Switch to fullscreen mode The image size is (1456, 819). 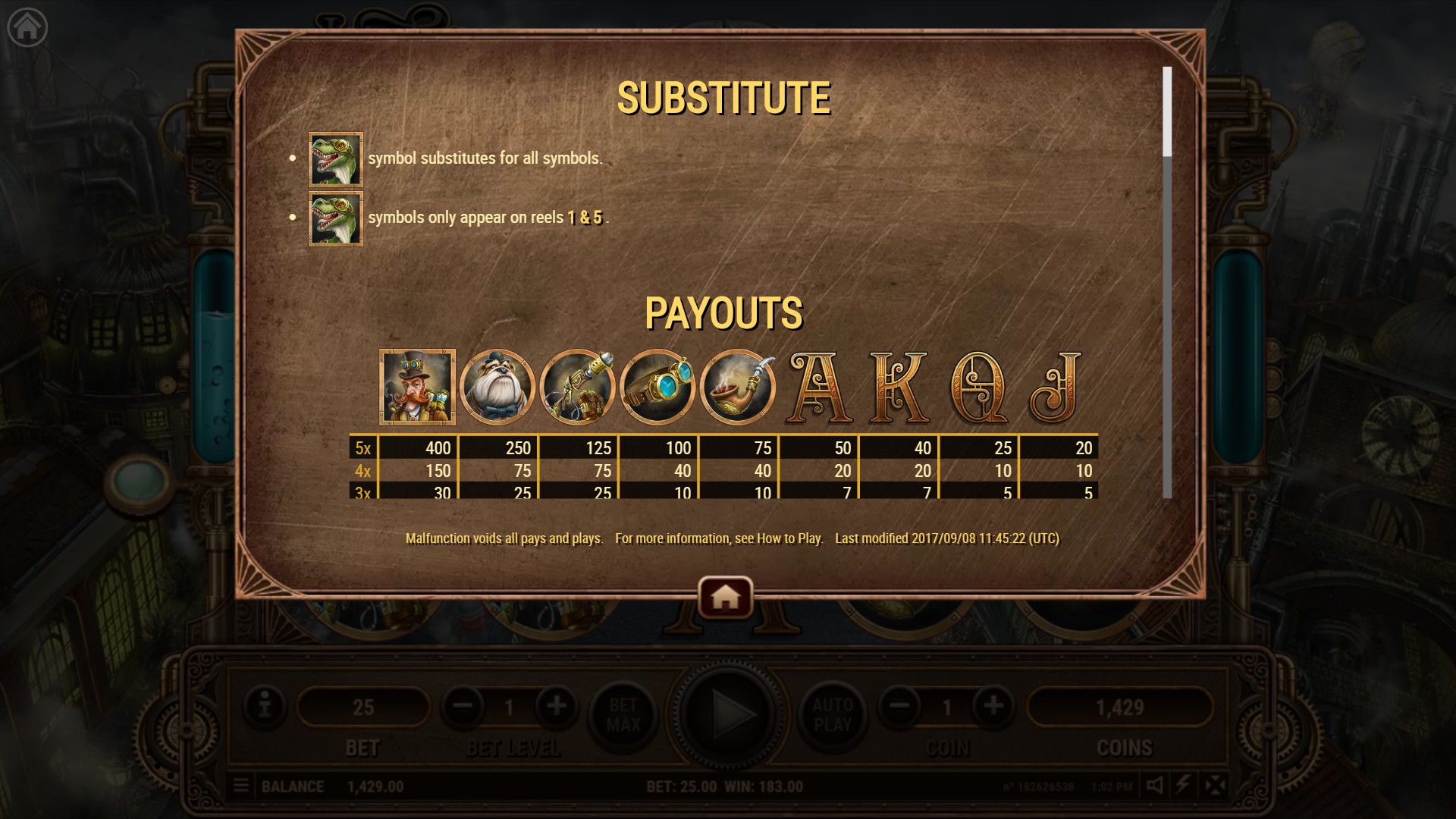coord(1215,786)
